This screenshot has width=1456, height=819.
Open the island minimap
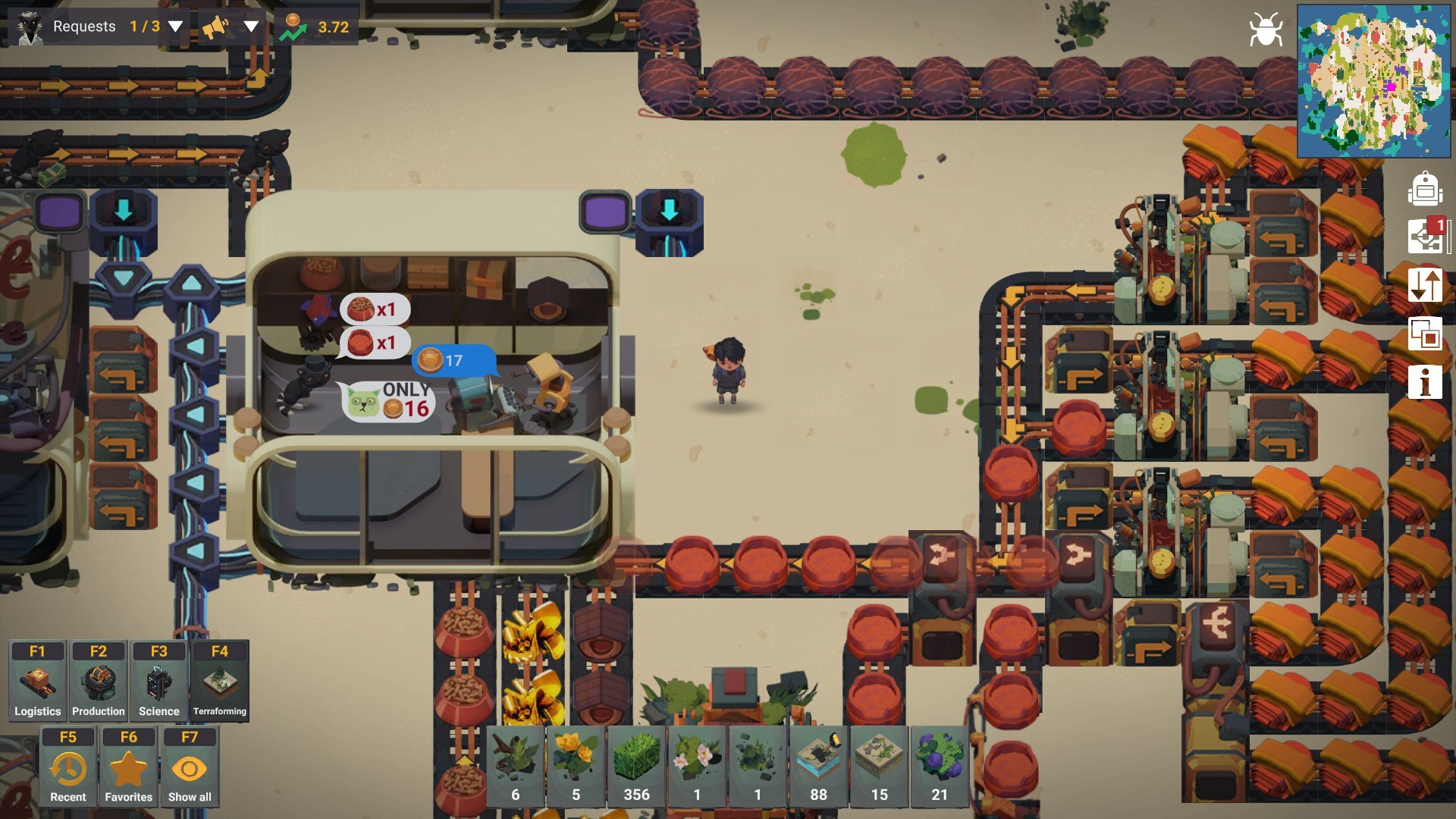(x=1374, y=80)
